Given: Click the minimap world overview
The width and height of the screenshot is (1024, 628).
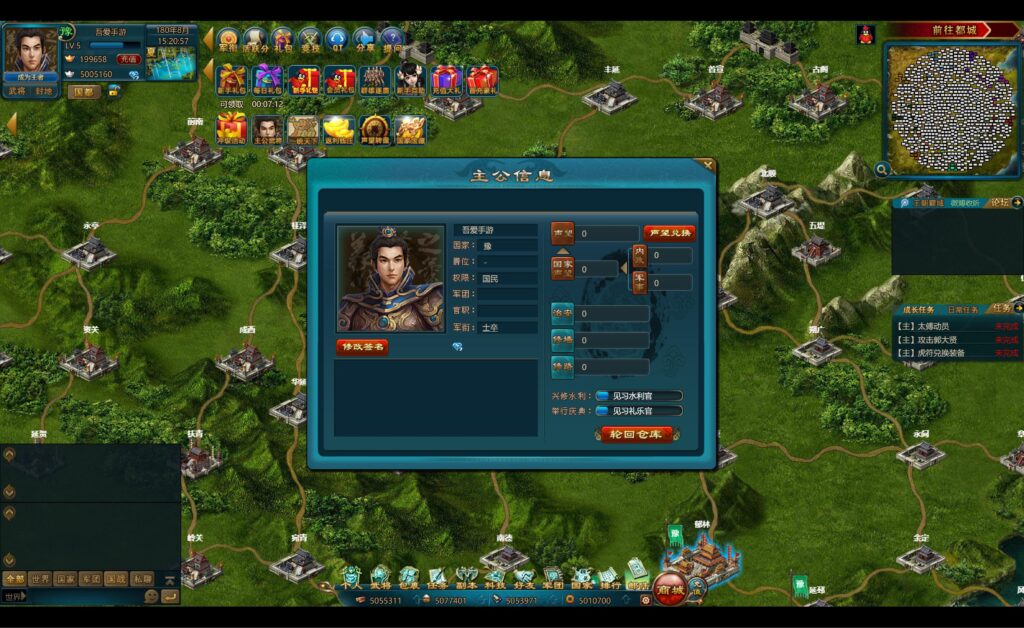Looking at the screenshot, I should click(950, 108).
